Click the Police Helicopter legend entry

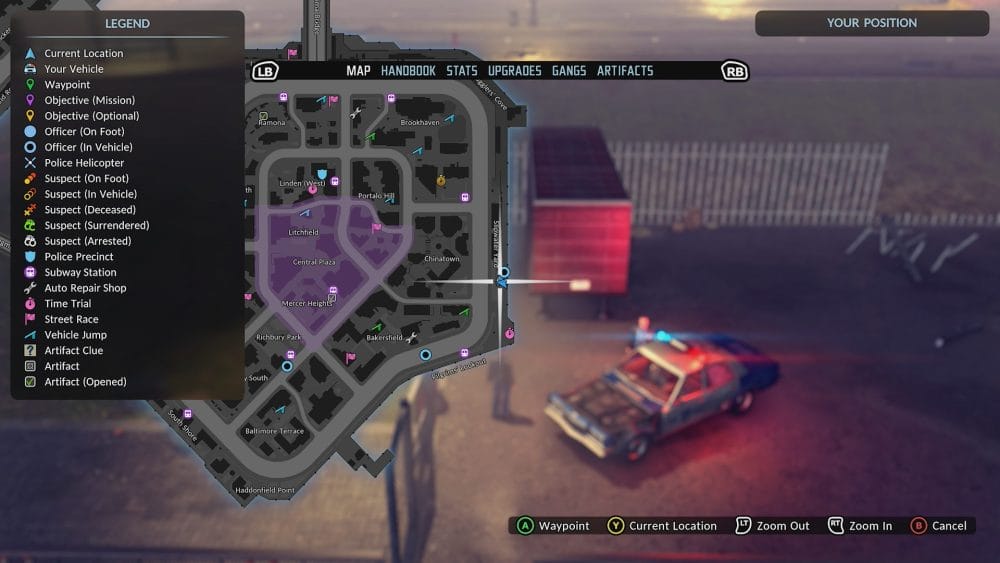coord(84,163)
